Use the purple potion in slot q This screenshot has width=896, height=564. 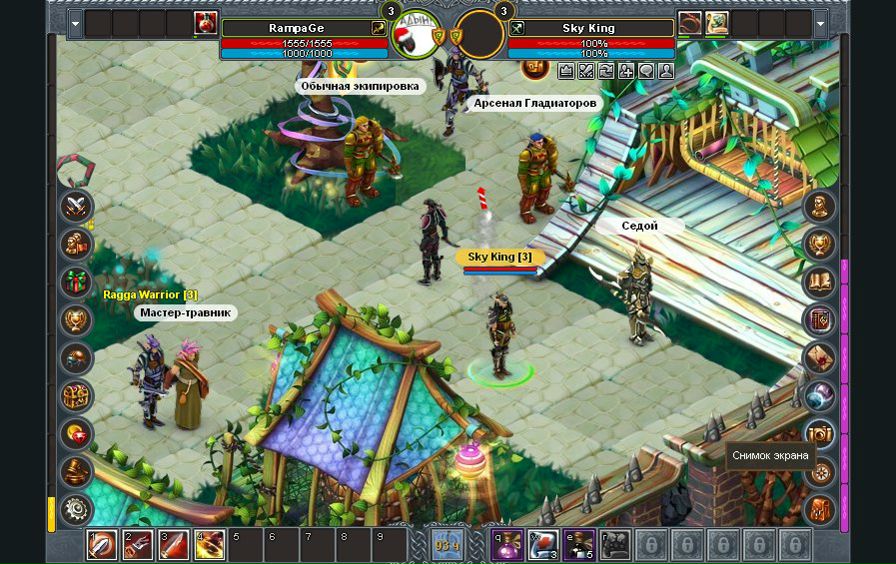tap(506, 545)
